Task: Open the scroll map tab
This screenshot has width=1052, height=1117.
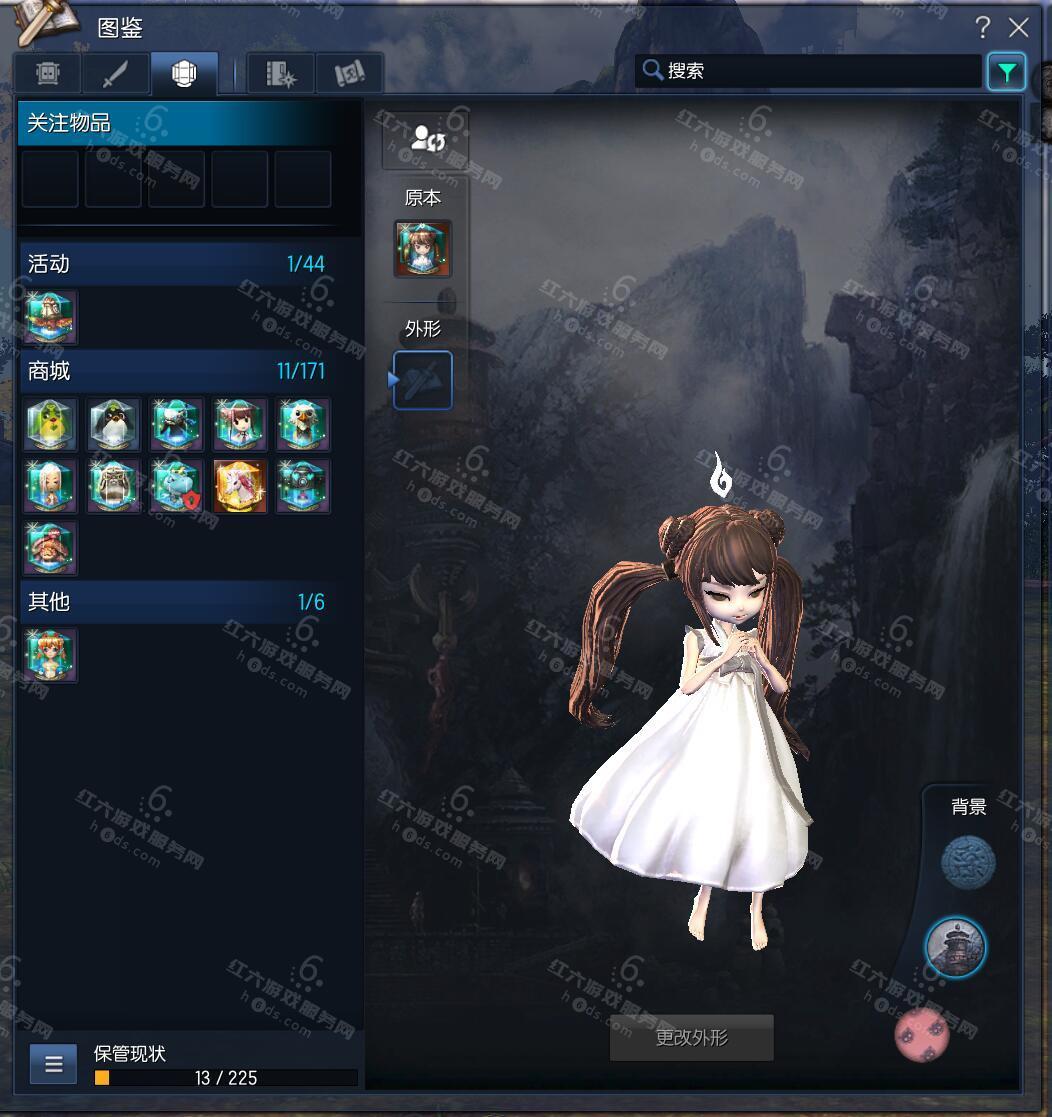Action: click(x=350, y=73)
